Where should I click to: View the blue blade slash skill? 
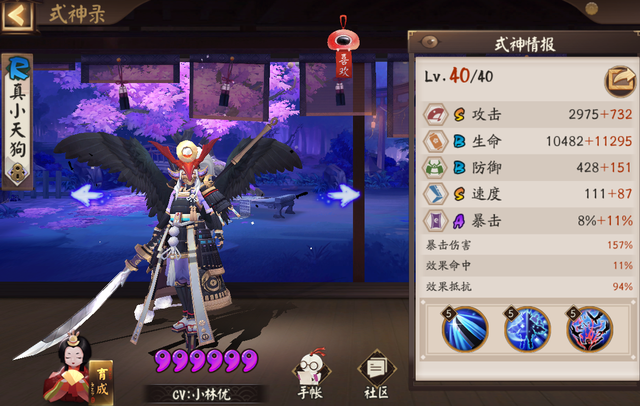click(465, 328)
